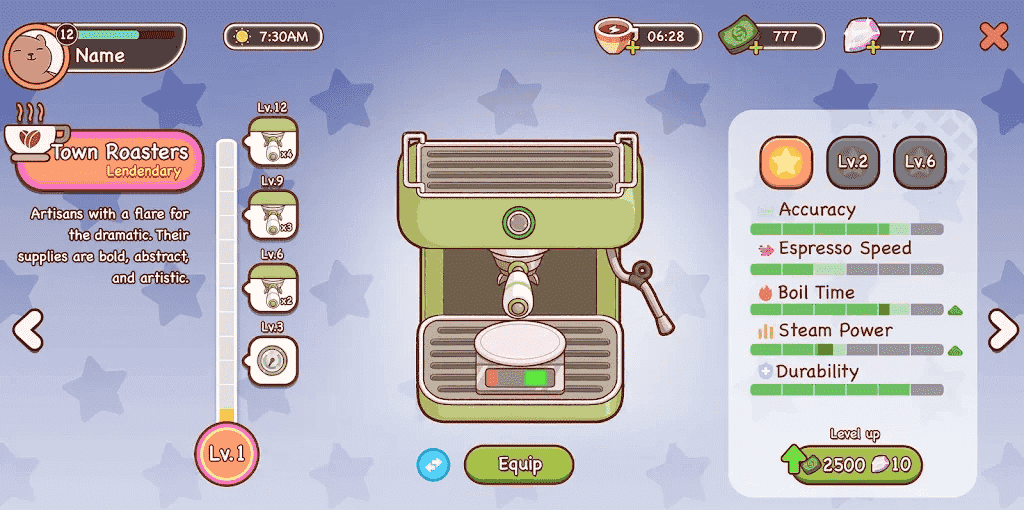The image size is (1024, 510).
Task: Click the Lv.1 level badge
Action: (x=226, y=454)
